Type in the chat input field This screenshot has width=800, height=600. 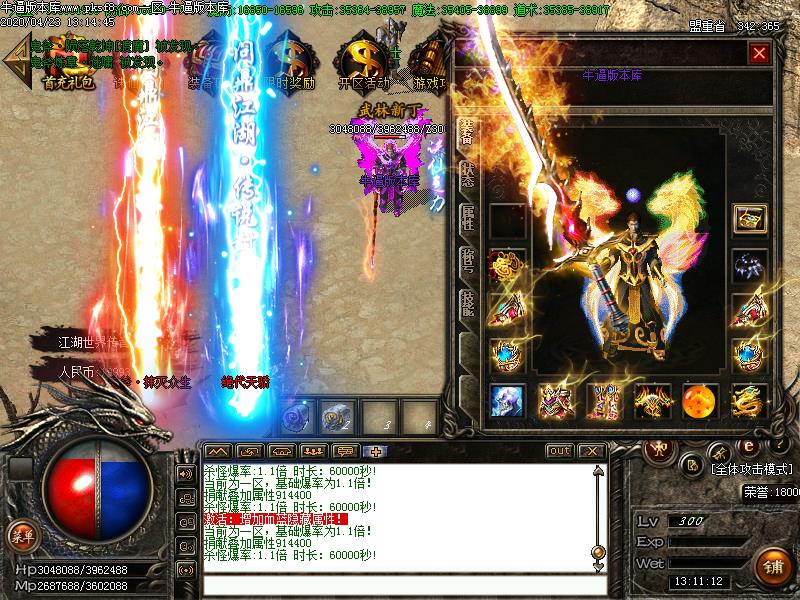400,582
